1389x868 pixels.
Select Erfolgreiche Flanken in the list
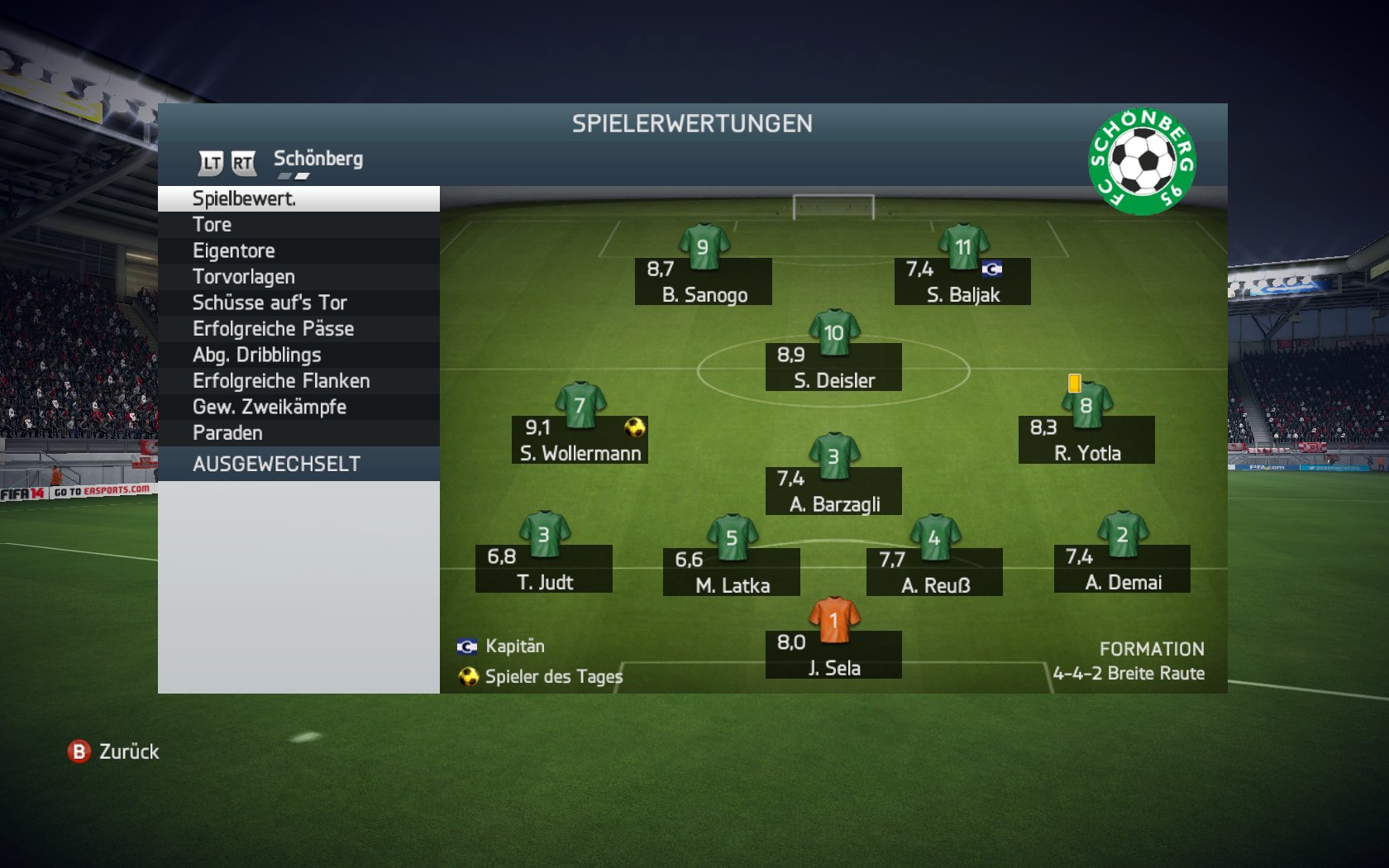point(298,381)
